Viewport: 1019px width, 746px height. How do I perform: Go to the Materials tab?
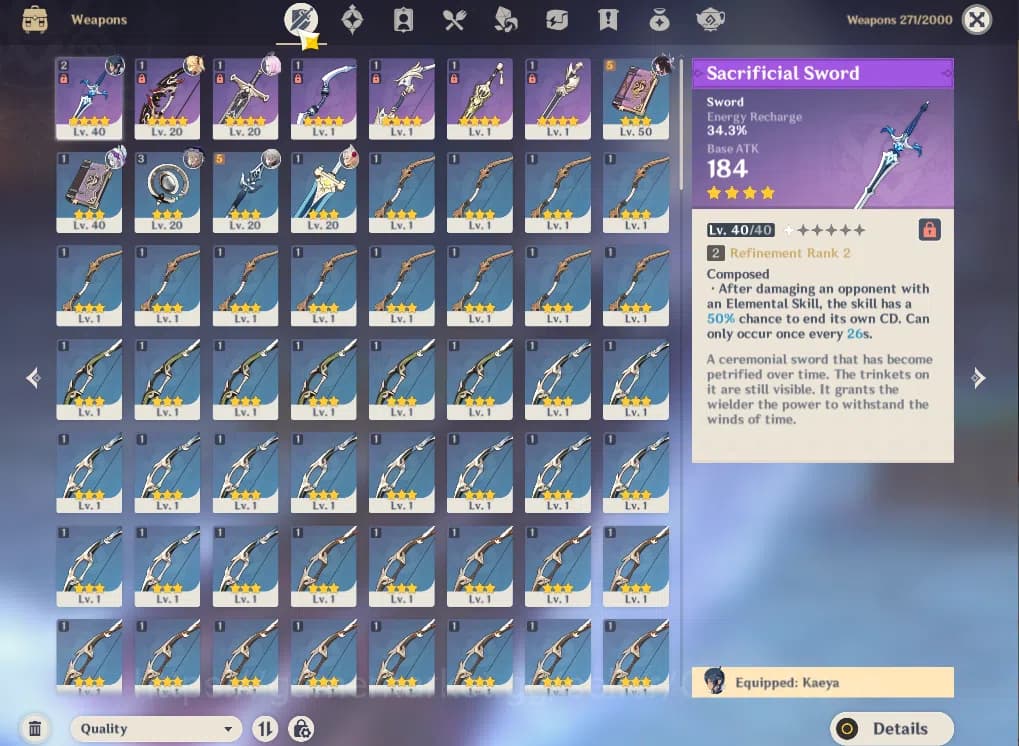pos(506,19)
